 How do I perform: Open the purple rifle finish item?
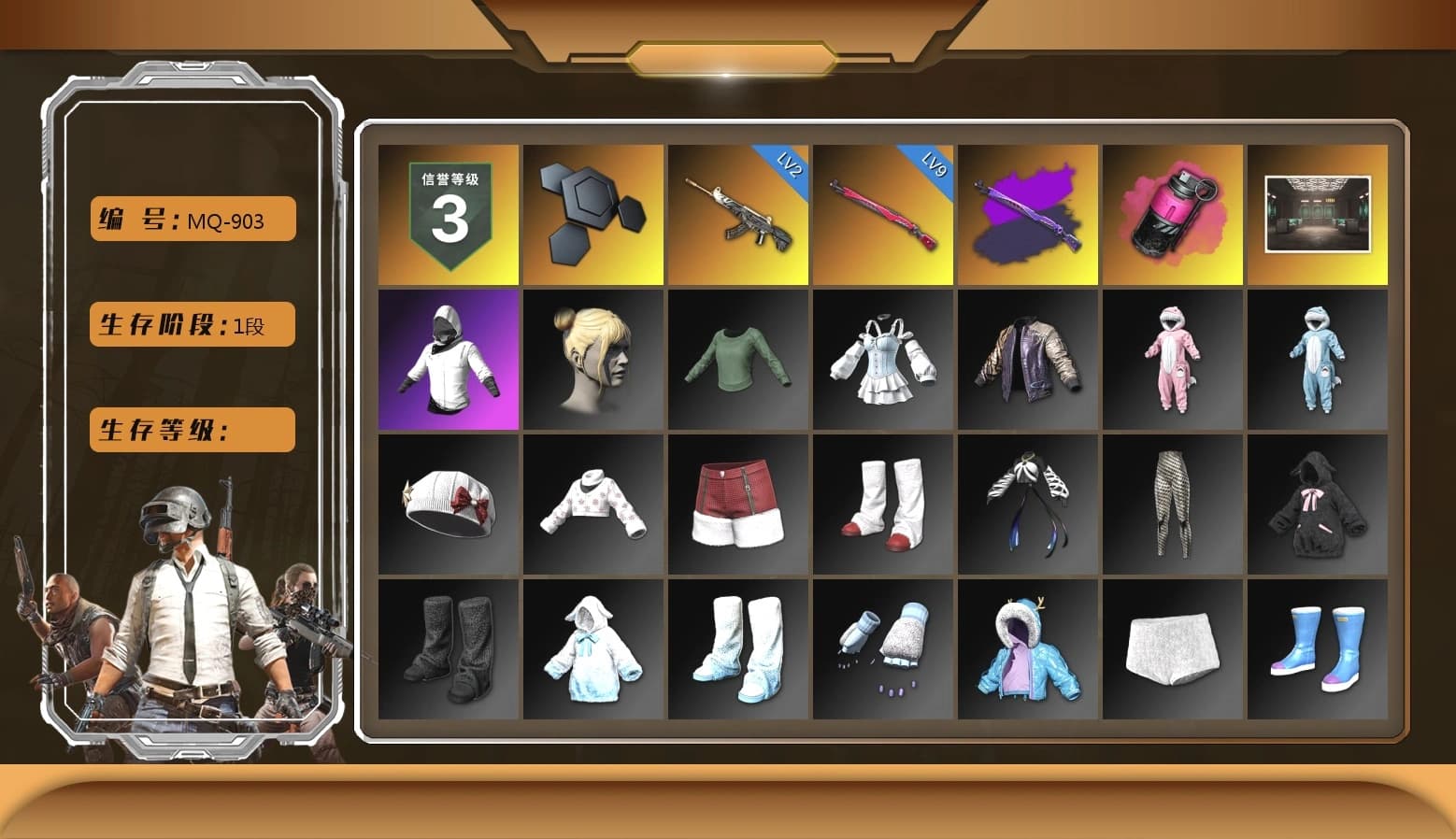coord(1026,215)
